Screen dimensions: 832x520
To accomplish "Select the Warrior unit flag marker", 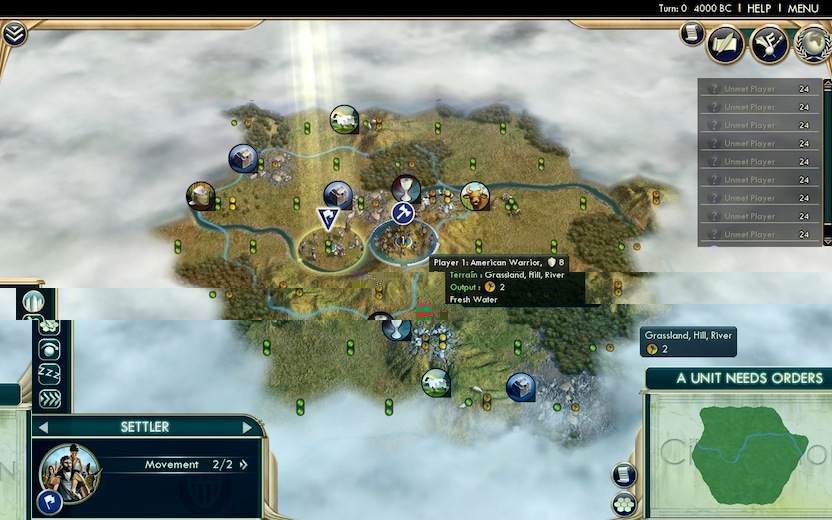I will click(403, 213).
